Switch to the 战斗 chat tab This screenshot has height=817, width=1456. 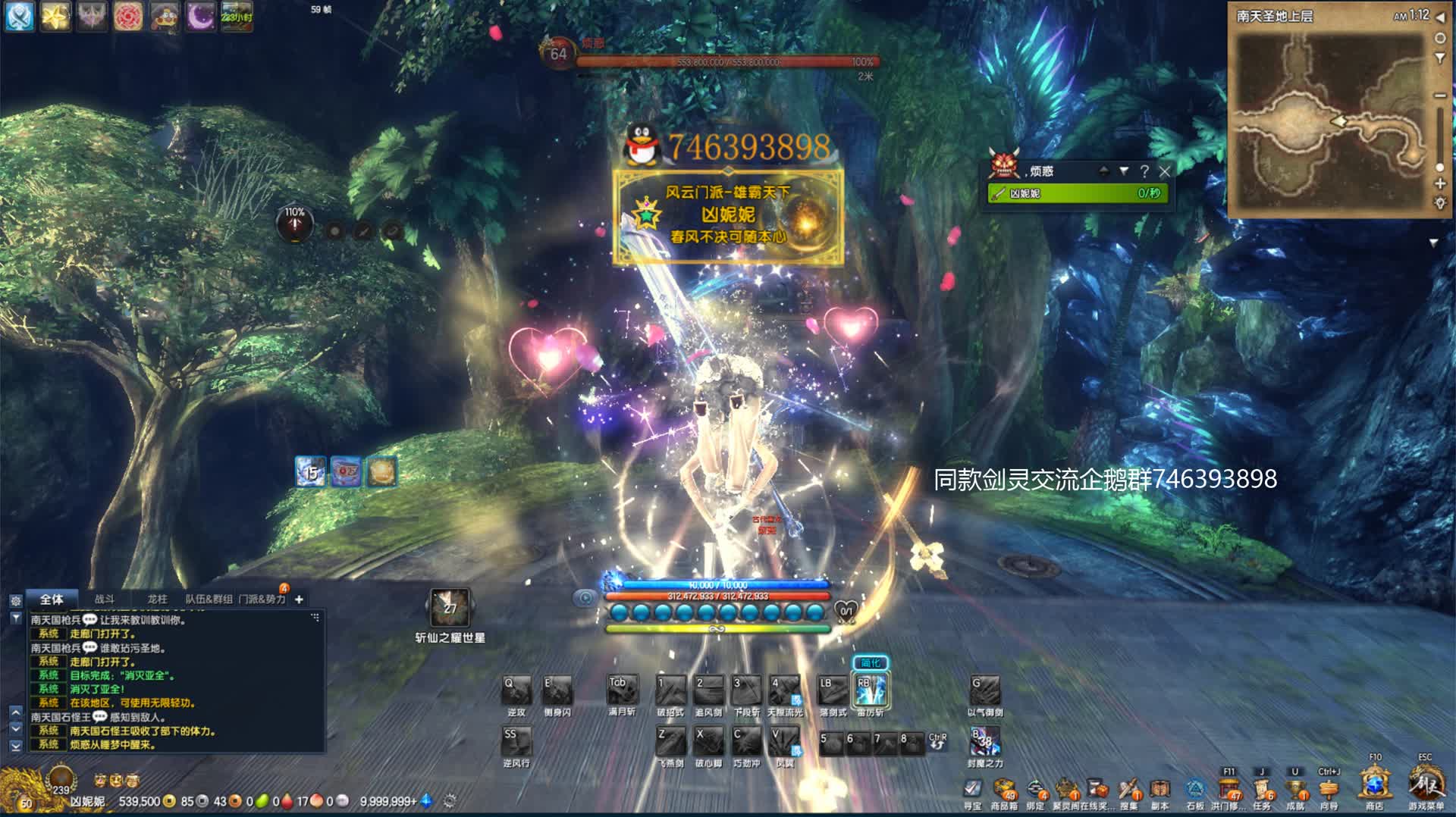pyautogui.click(x=105, y=599)
